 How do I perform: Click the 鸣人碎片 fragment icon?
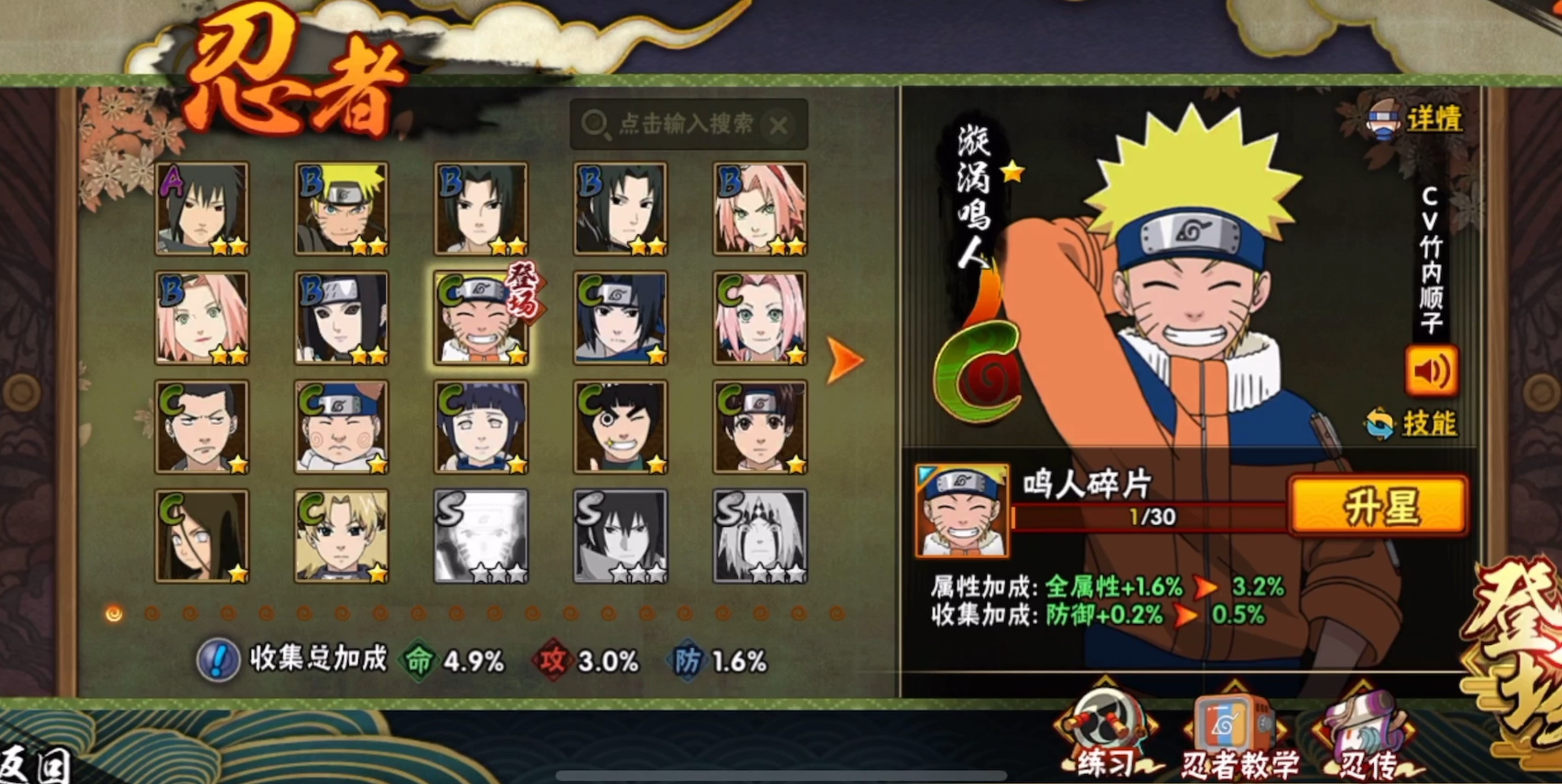pyautogui.click(x=962, y=510)
